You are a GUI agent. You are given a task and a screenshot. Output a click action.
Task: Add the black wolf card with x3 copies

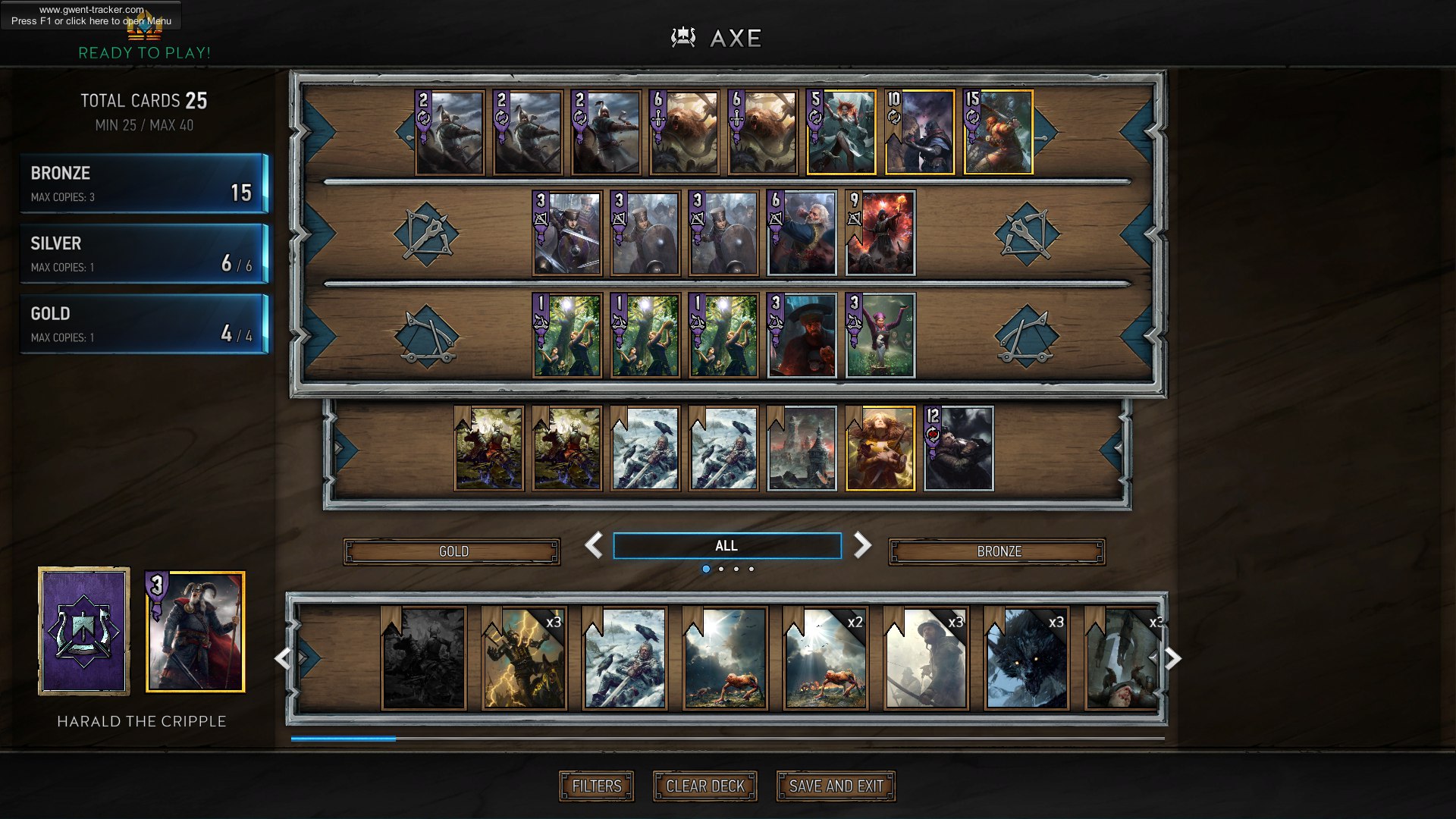click(1027, 658)
